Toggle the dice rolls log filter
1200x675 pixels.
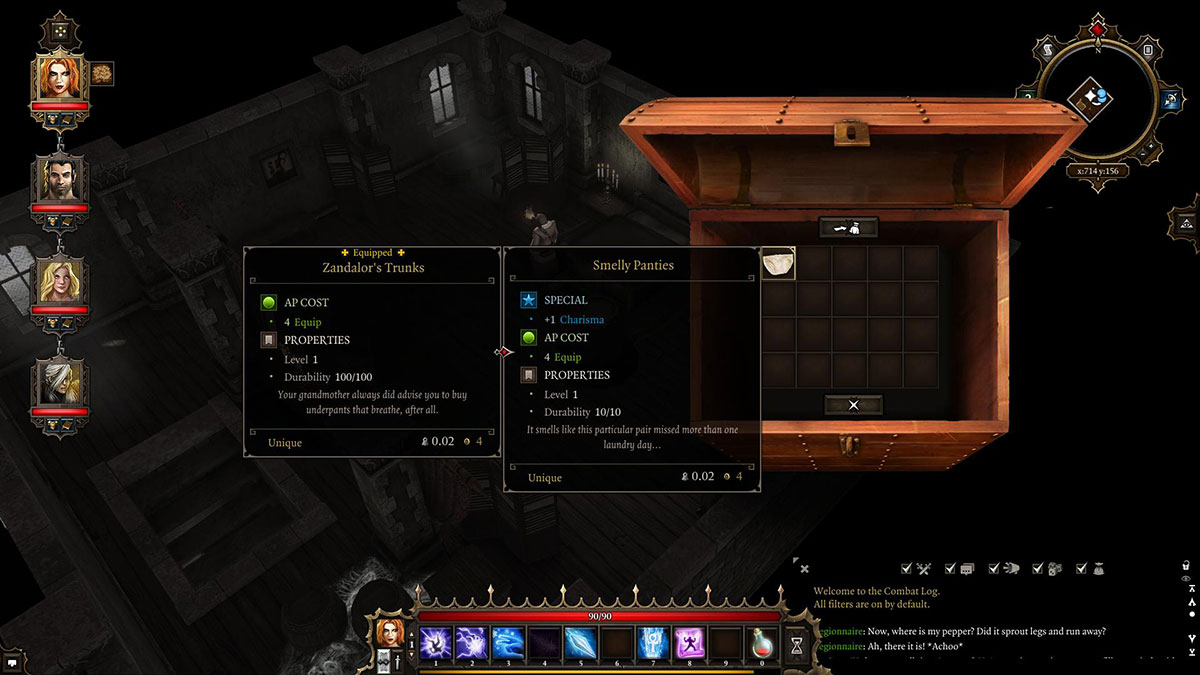(1054, 568)
